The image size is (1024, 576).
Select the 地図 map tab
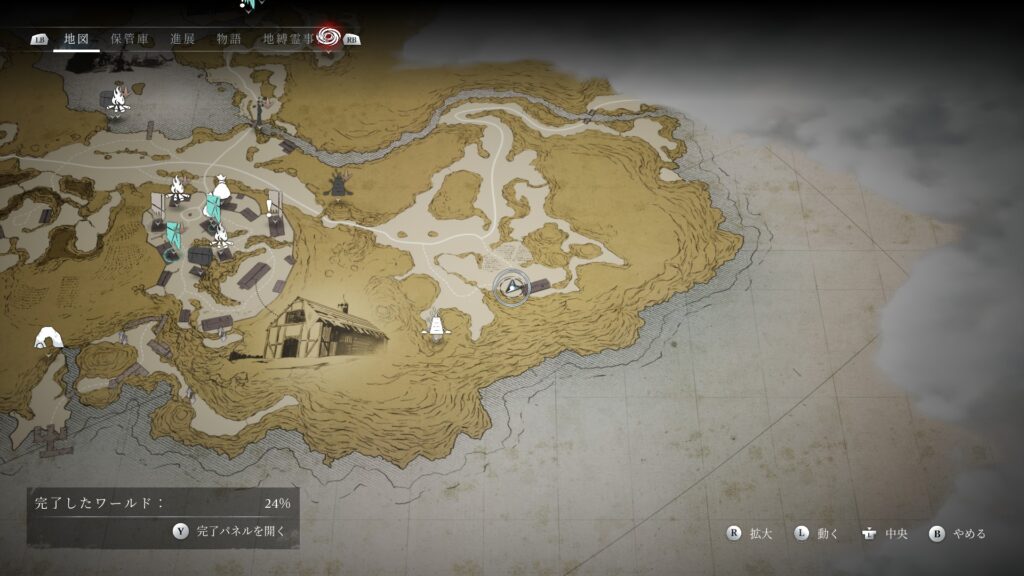coord(77,39)
